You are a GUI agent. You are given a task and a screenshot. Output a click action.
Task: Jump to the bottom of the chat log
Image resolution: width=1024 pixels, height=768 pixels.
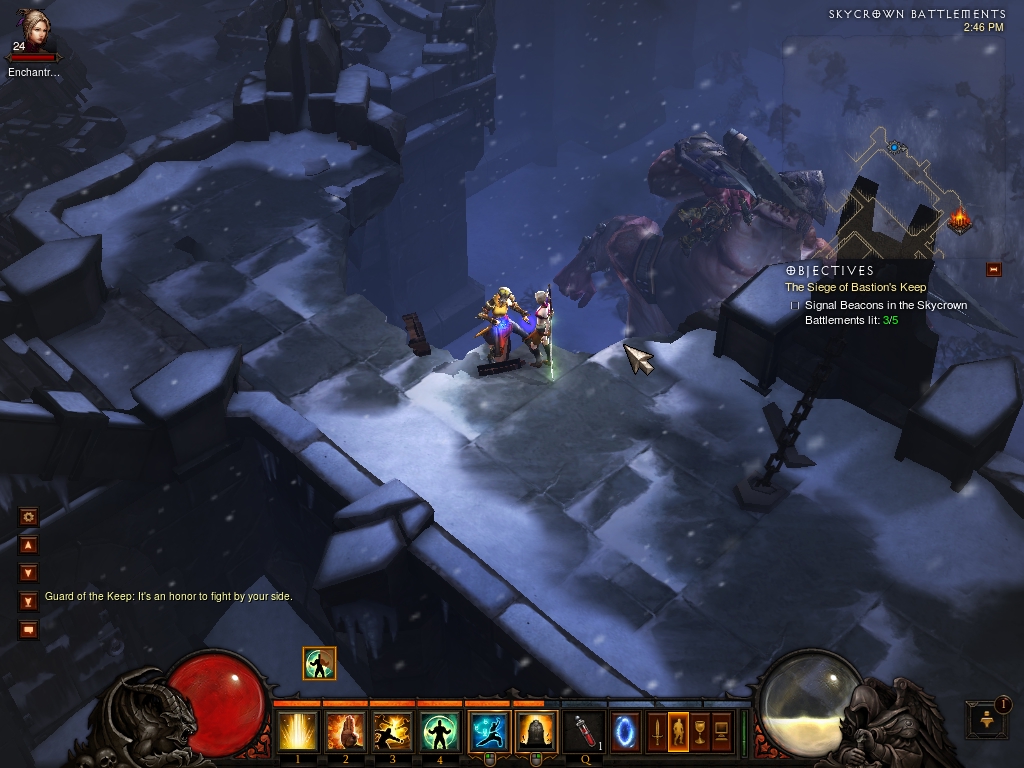tap(28, 601)
